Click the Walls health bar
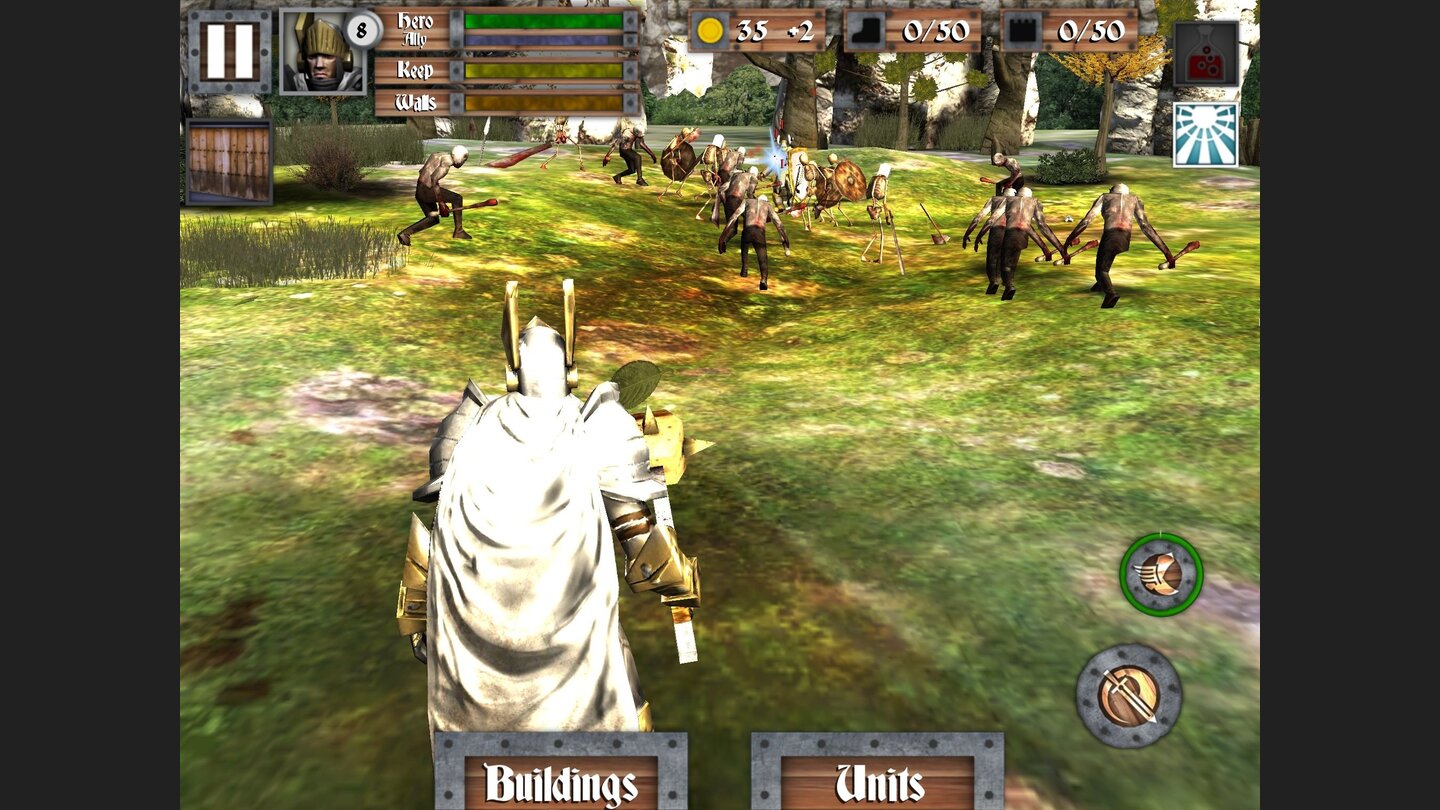 [543, 100]
